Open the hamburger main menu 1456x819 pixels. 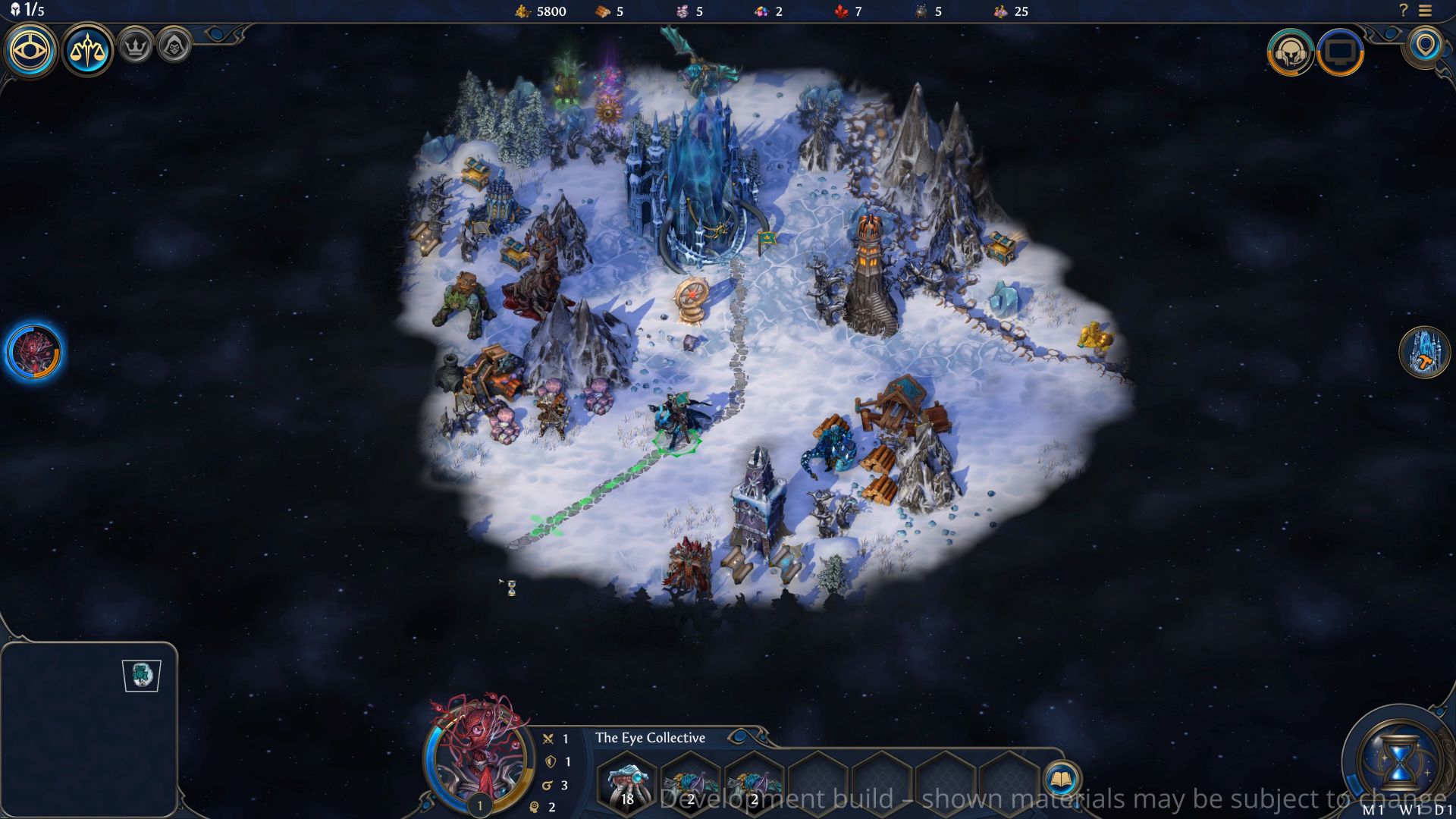[x=1426, y=11]
